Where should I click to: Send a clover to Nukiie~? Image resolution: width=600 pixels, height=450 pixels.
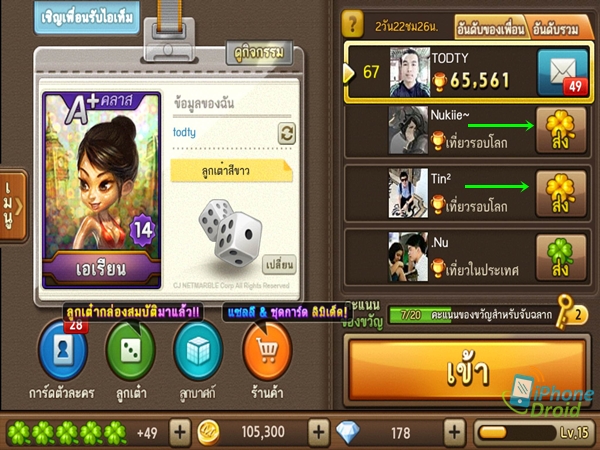560,133
